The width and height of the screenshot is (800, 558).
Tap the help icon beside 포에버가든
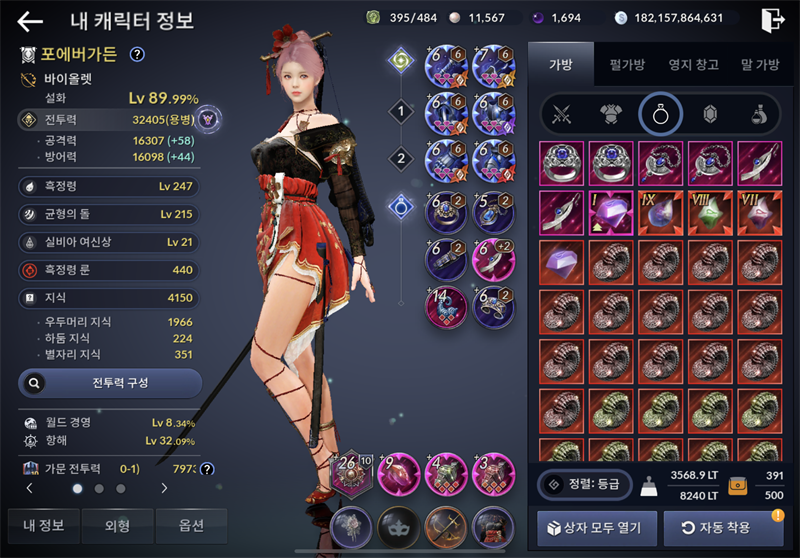pos(138,54)
